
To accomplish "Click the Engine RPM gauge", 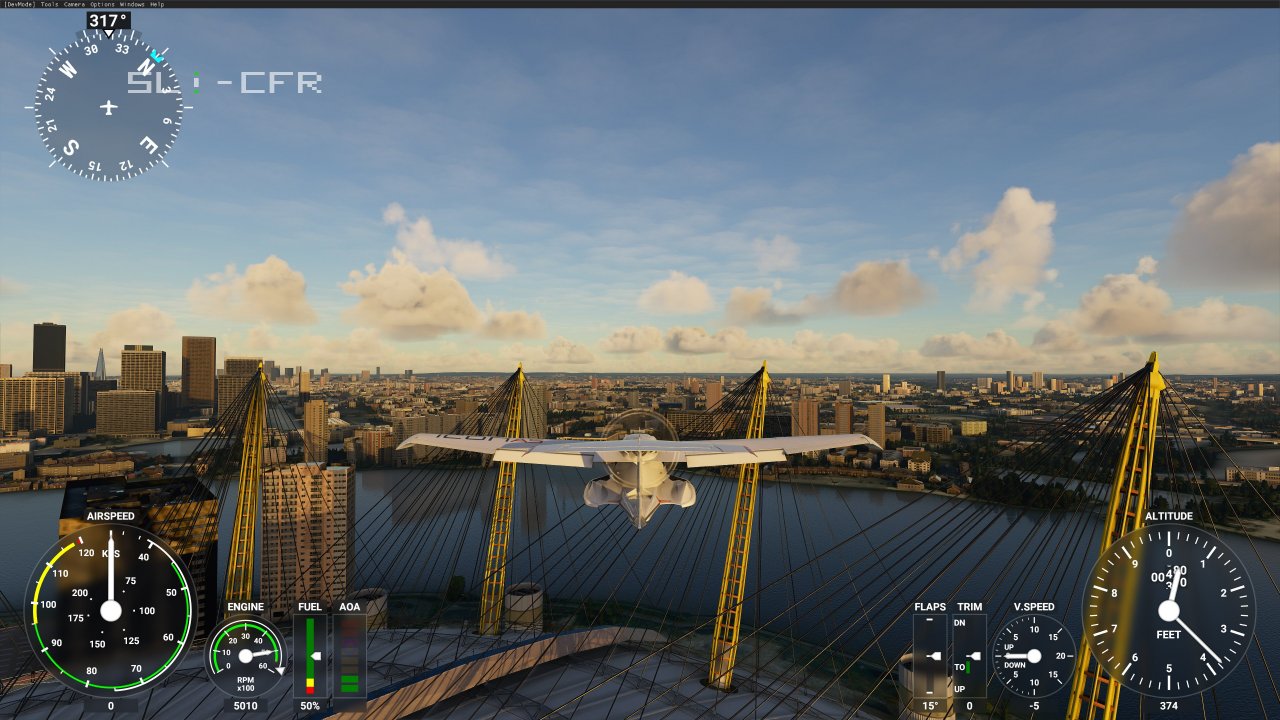I will pyautogui.click(x=243, y=655).
